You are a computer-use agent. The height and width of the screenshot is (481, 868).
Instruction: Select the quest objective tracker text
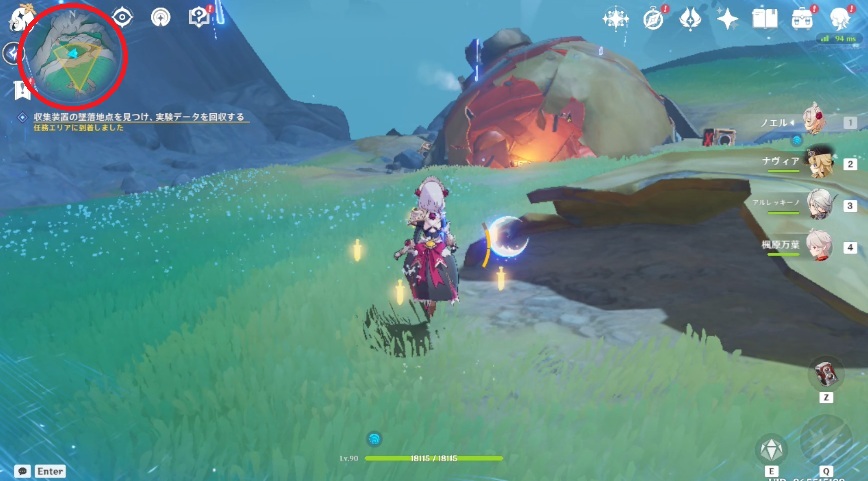130,117
